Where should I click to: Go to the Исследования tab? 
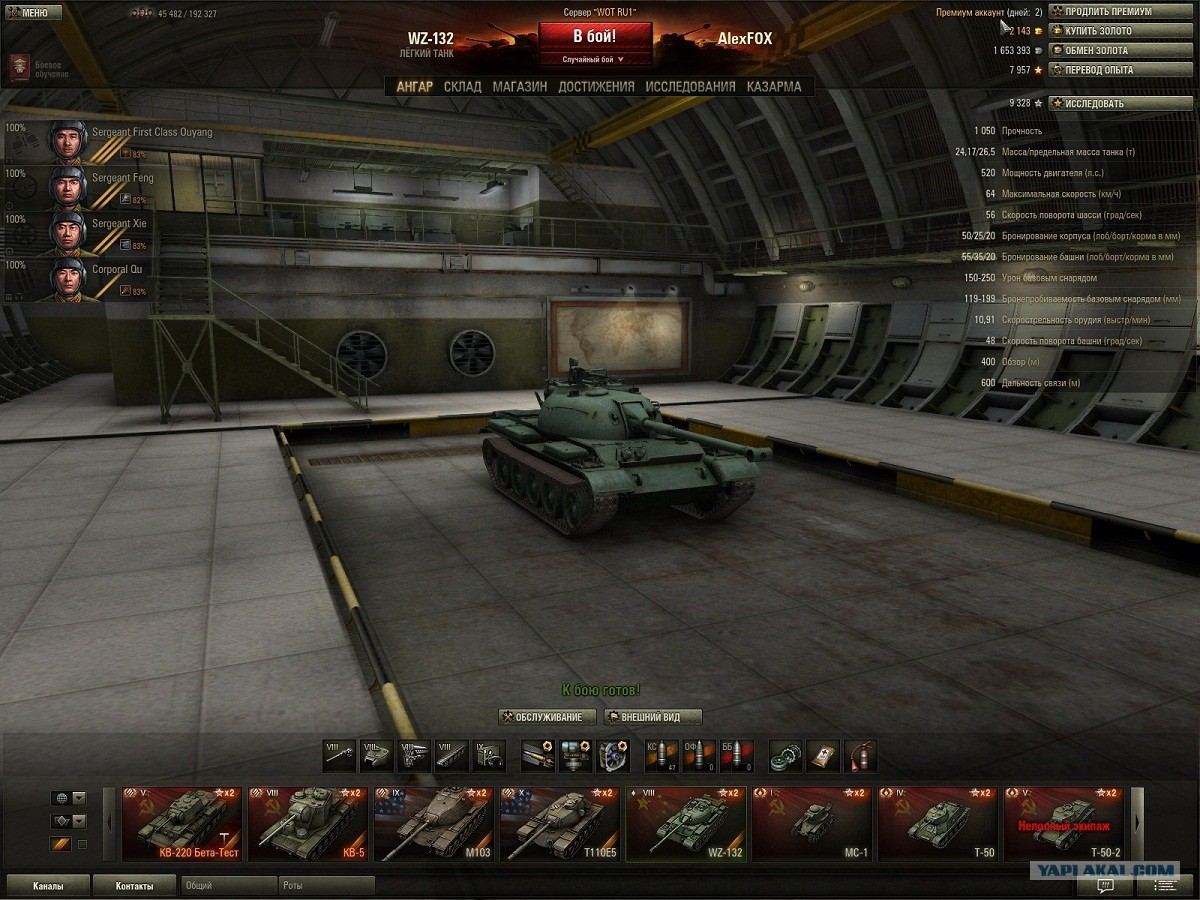click(x=690, y=87)
